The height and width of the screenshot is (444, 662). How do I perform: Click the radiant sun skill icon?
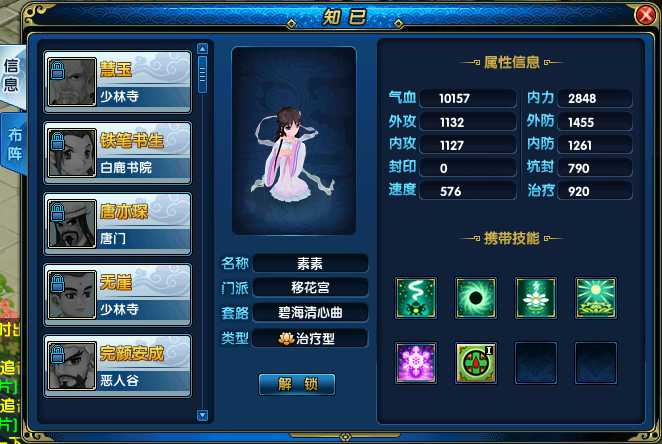pos(595,297)
